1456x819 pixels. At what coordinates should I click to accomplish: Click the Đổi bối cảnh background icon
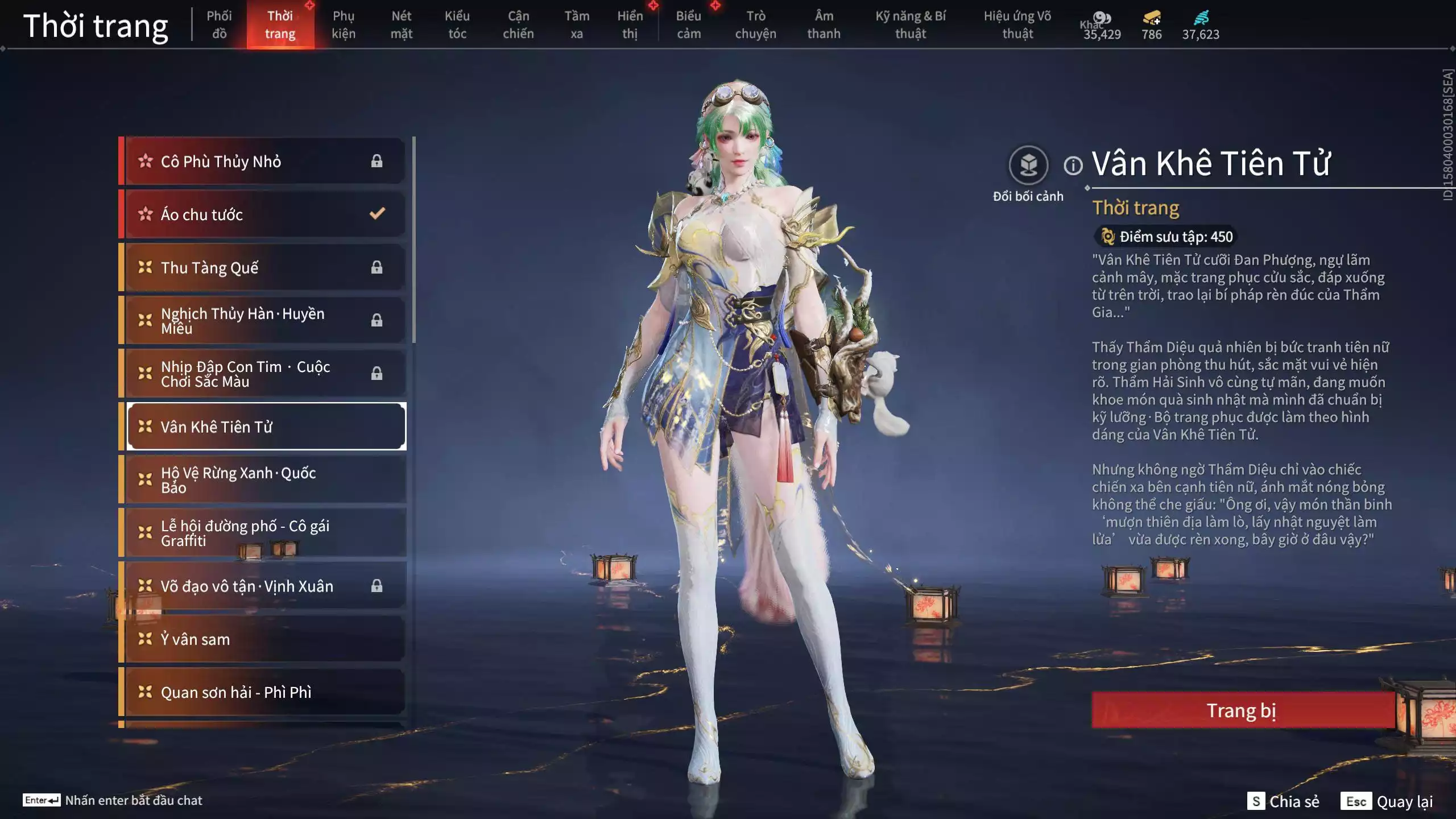pos(1028,166)
